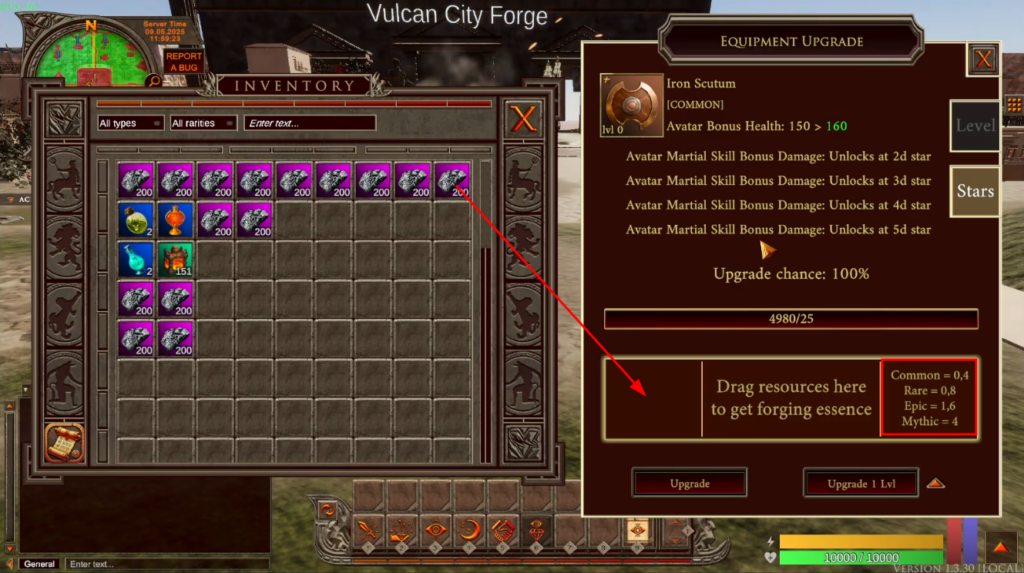1024x573 pixels.
Task: Select the item stack of 151
Action: pyautogui.click(x=176, y=259)
